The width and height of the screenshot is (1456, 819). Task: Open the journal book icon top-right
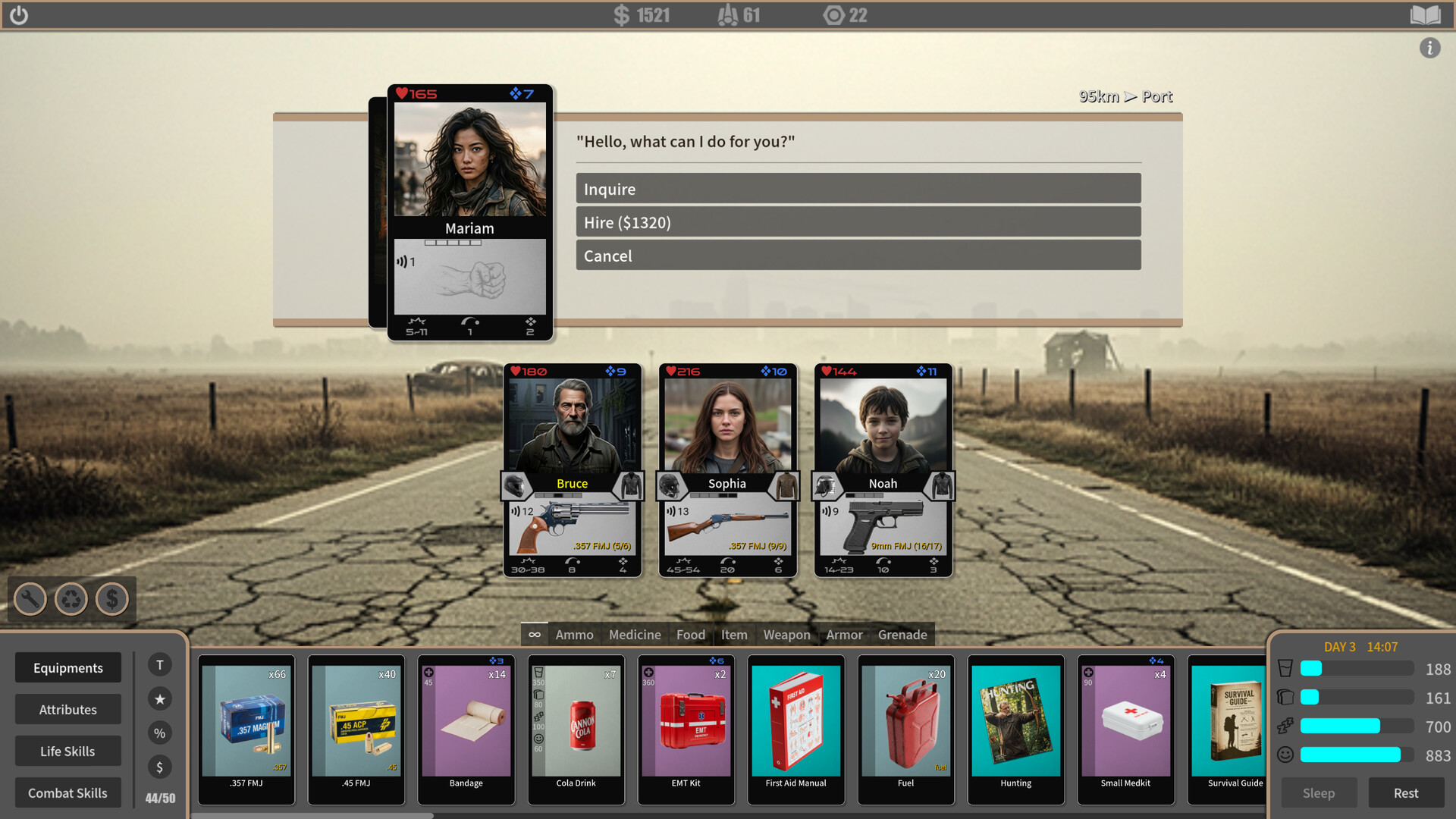click(1426, 14)
